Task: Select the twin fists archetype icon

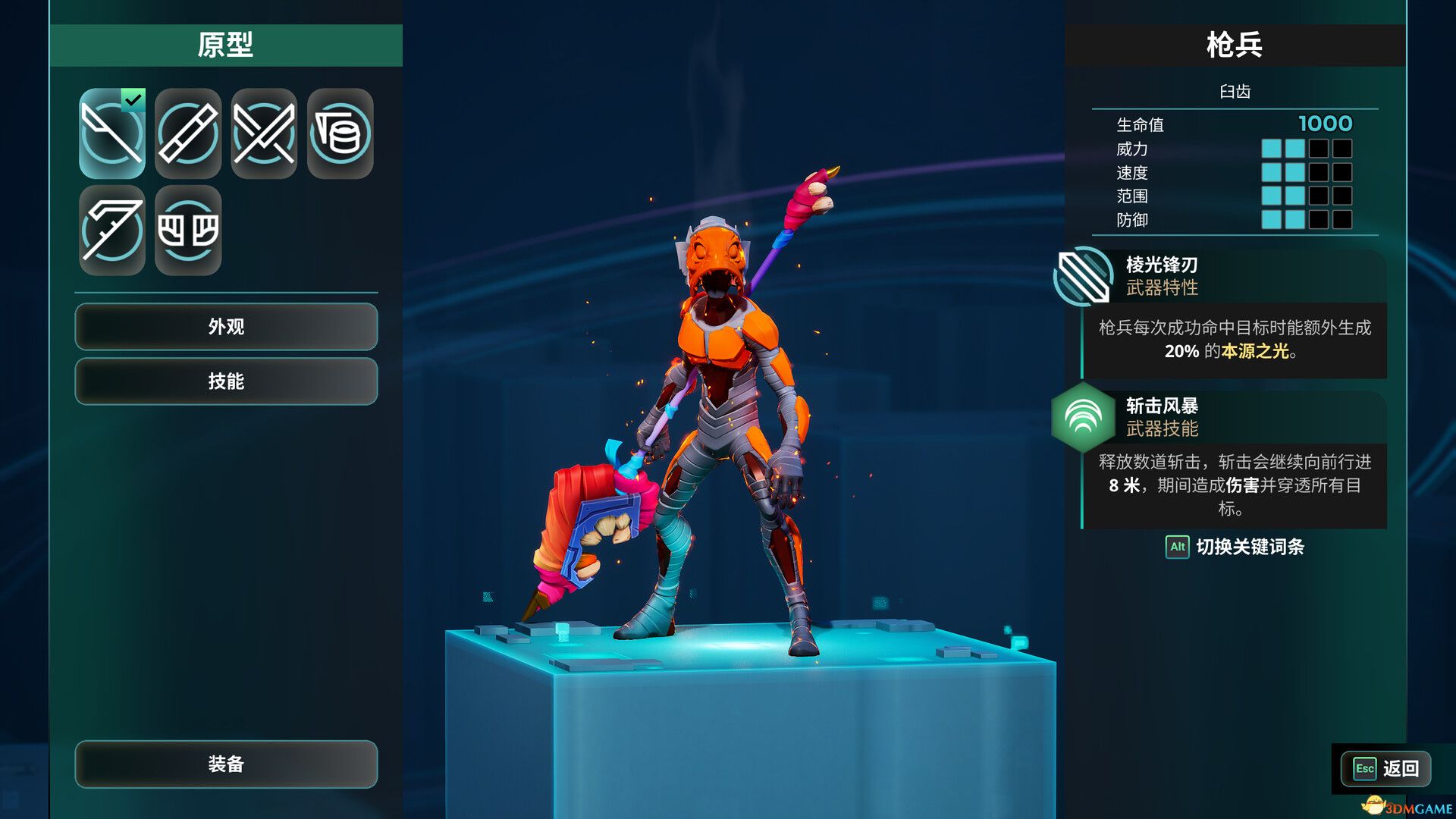Action: coord(188,230)
